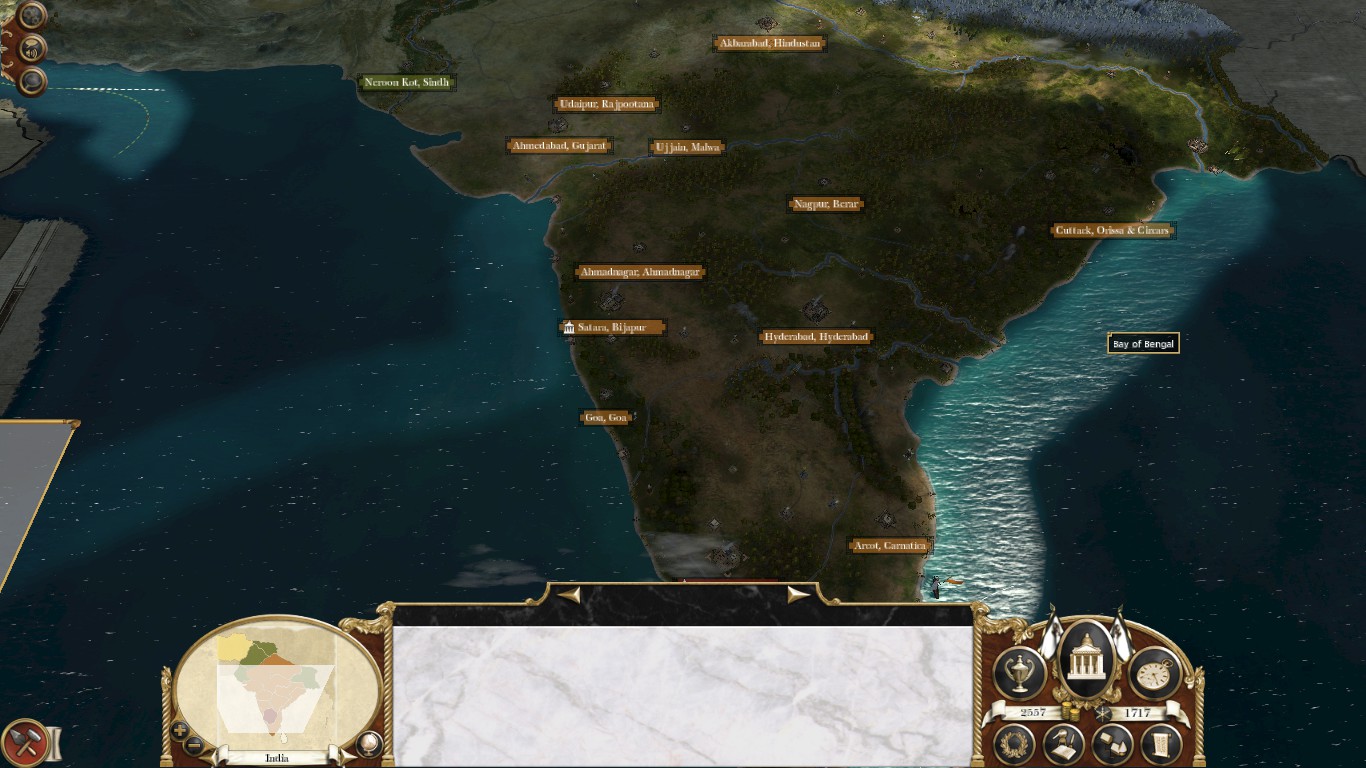Open the gears game options button
1366x768 pixels.
32,15
